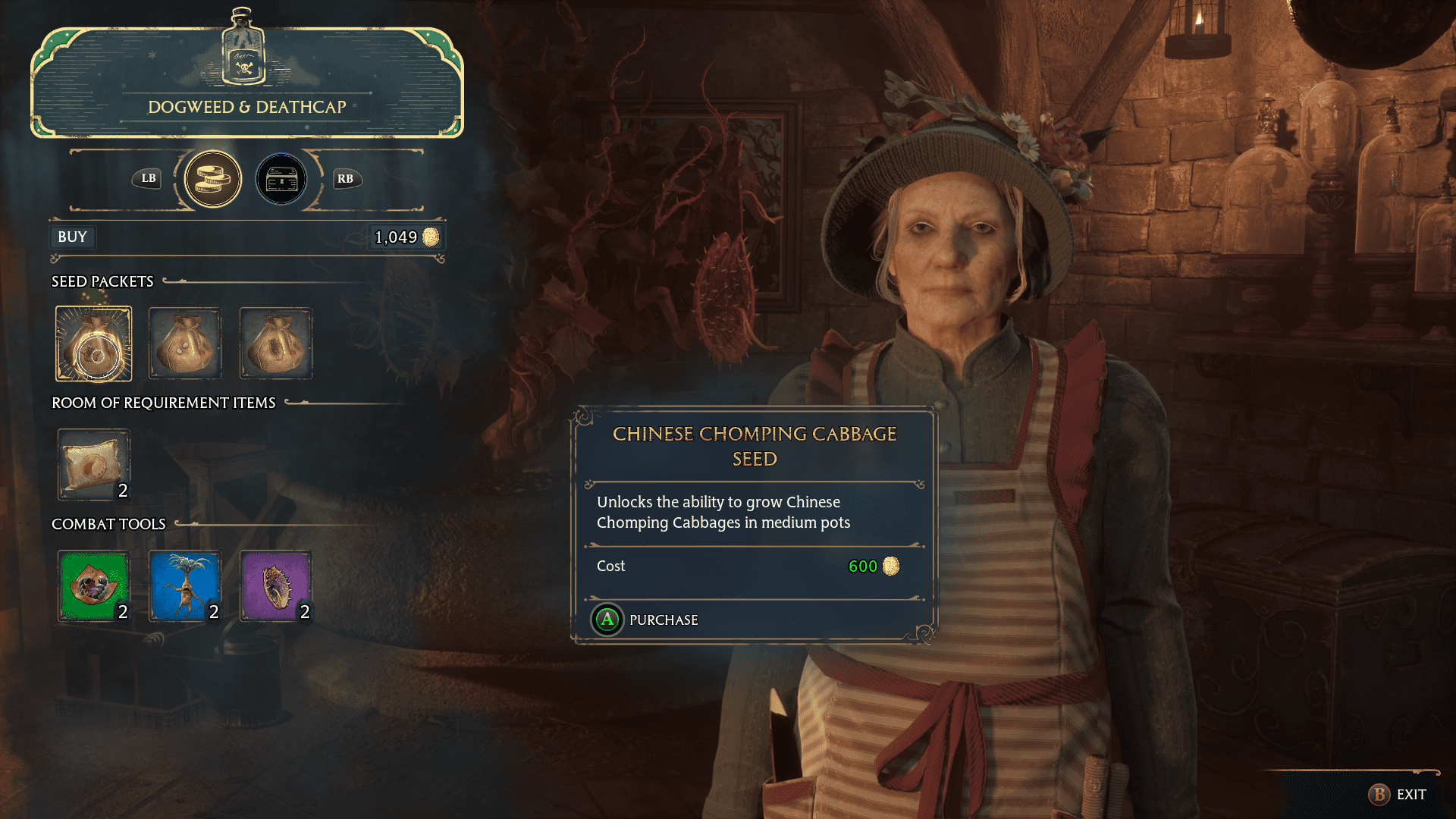Open the chest Sell tab icon
The height and width of the screenshot is (819, 1456).
pyautogui.click(x=281, y=179)
